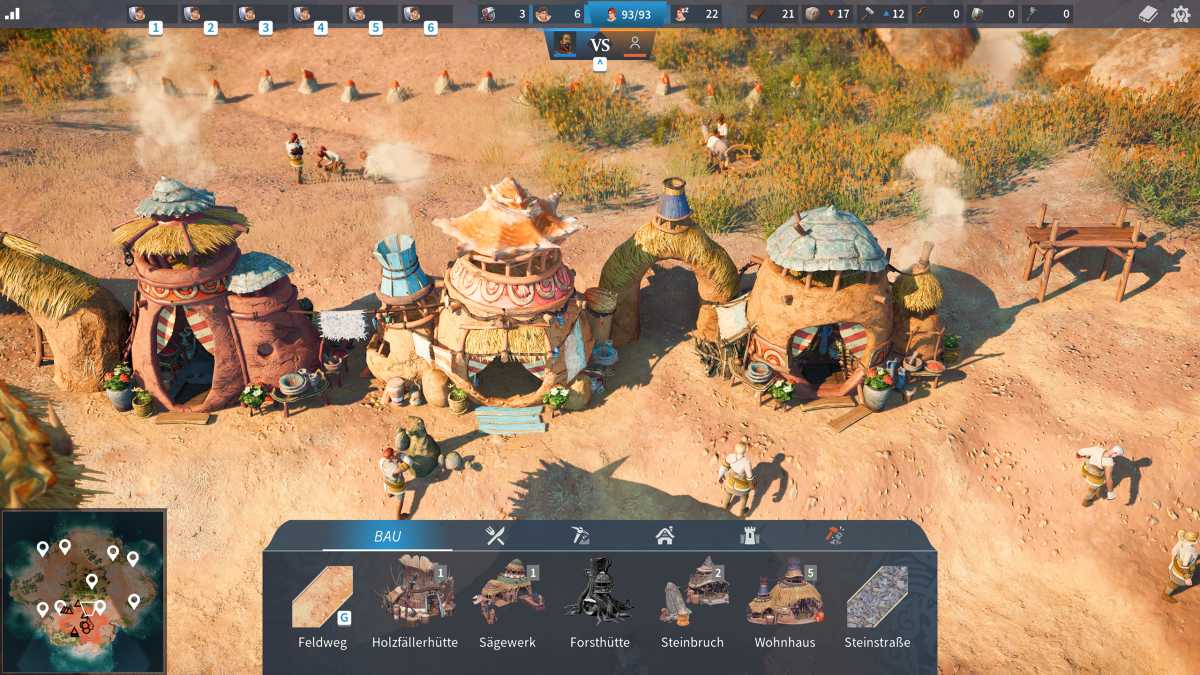Screen dimensions: 1200x675
Task: Open the settings gear menu
Action: pyautogui.click(x=1180, y=14)
